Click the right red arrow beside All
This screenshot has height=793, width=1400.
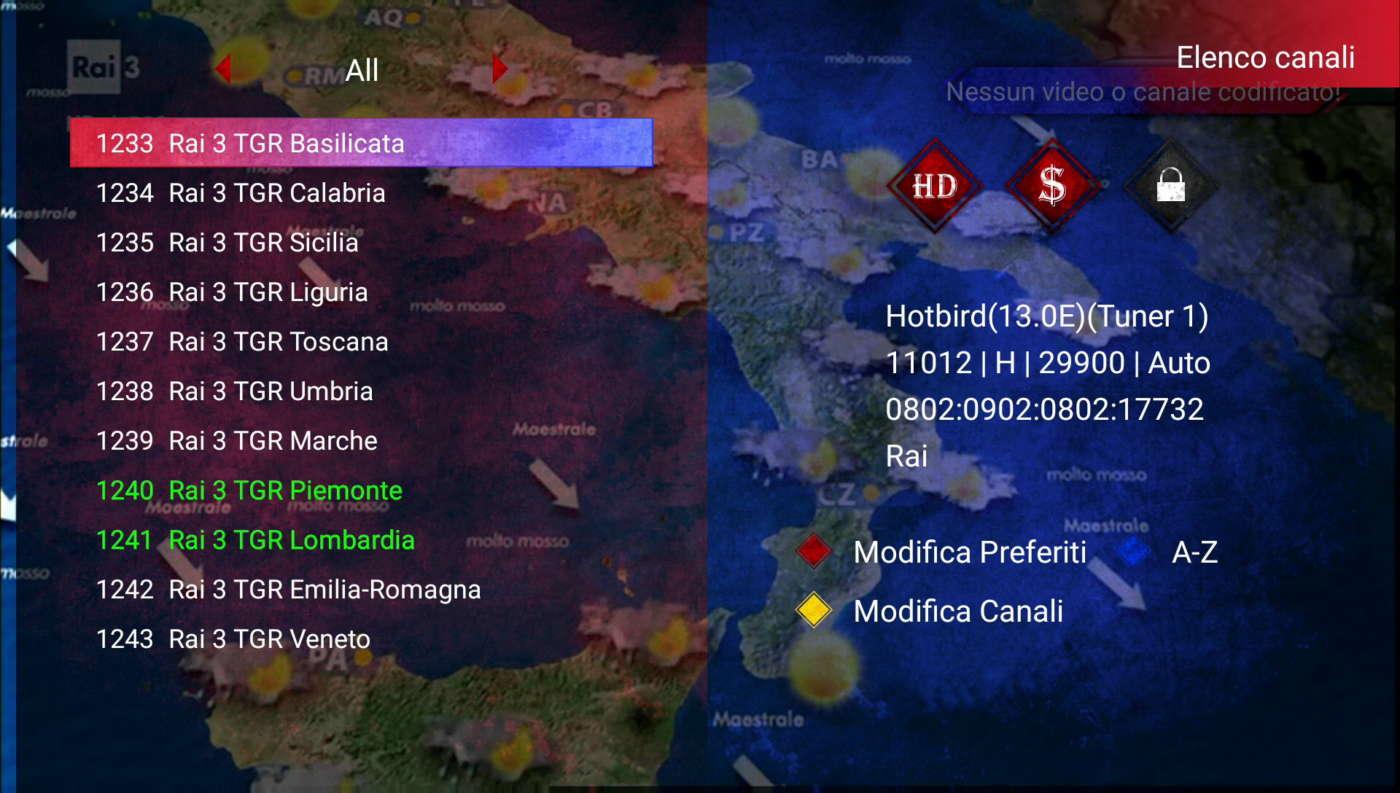499,69
